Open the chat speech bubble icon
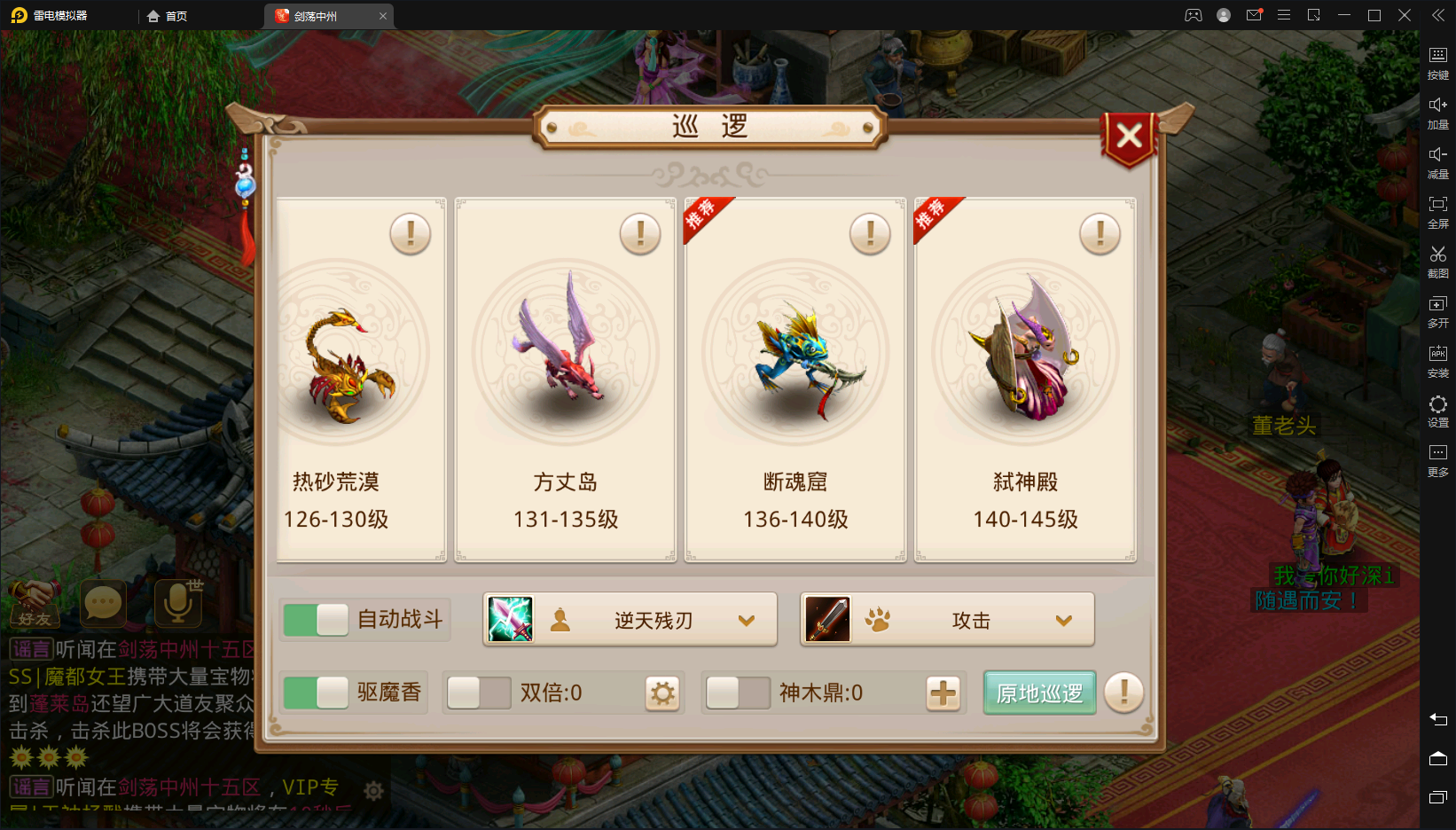The image size is (1456, 830). tap(103, 605)
